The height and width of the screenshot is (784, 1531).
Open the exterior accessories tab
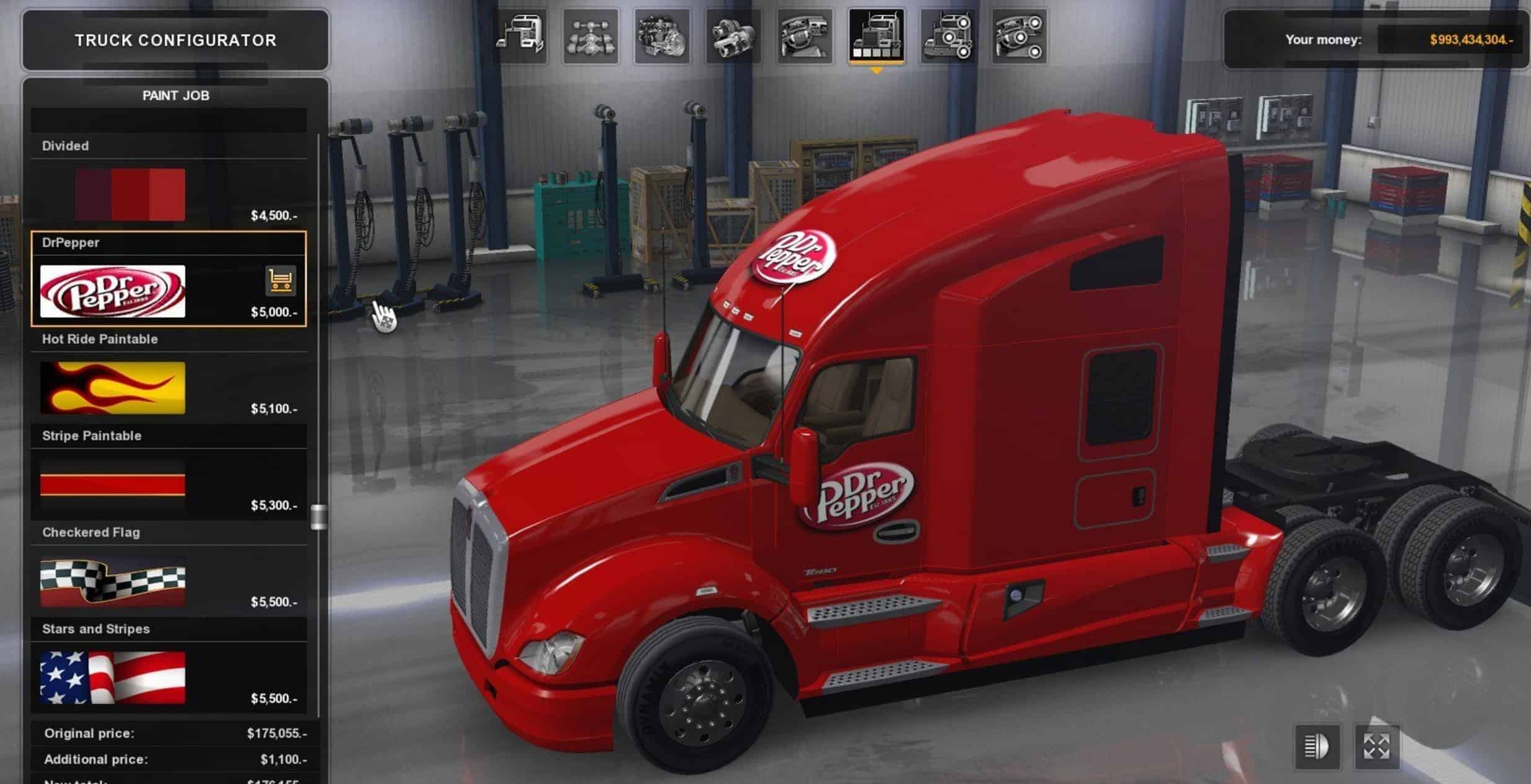[947, 36]
